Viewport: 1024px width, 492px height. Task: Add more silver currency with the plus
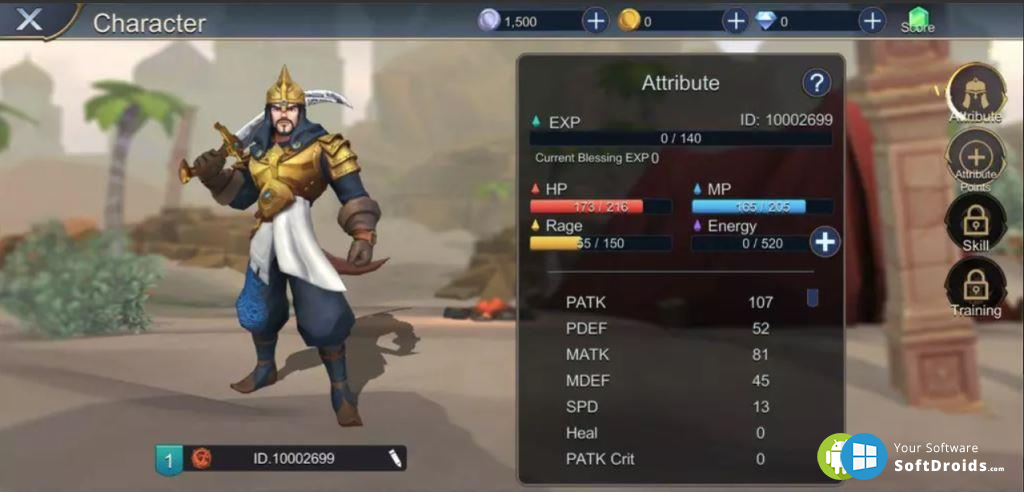(595, 20)
